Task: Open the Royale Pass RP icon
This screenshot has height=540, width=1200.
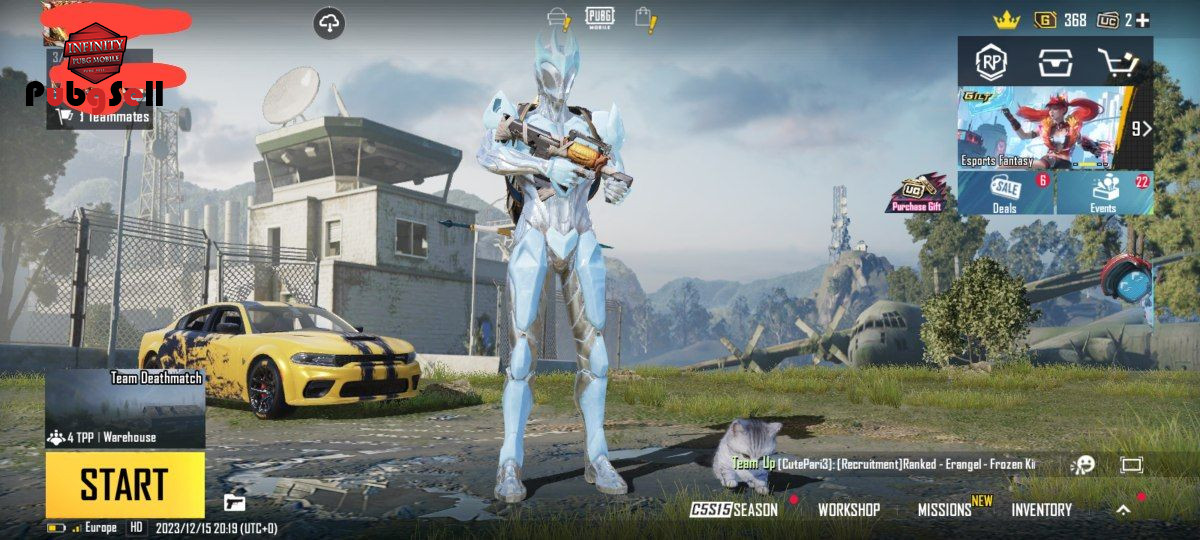Action: [x=991, y=62]
